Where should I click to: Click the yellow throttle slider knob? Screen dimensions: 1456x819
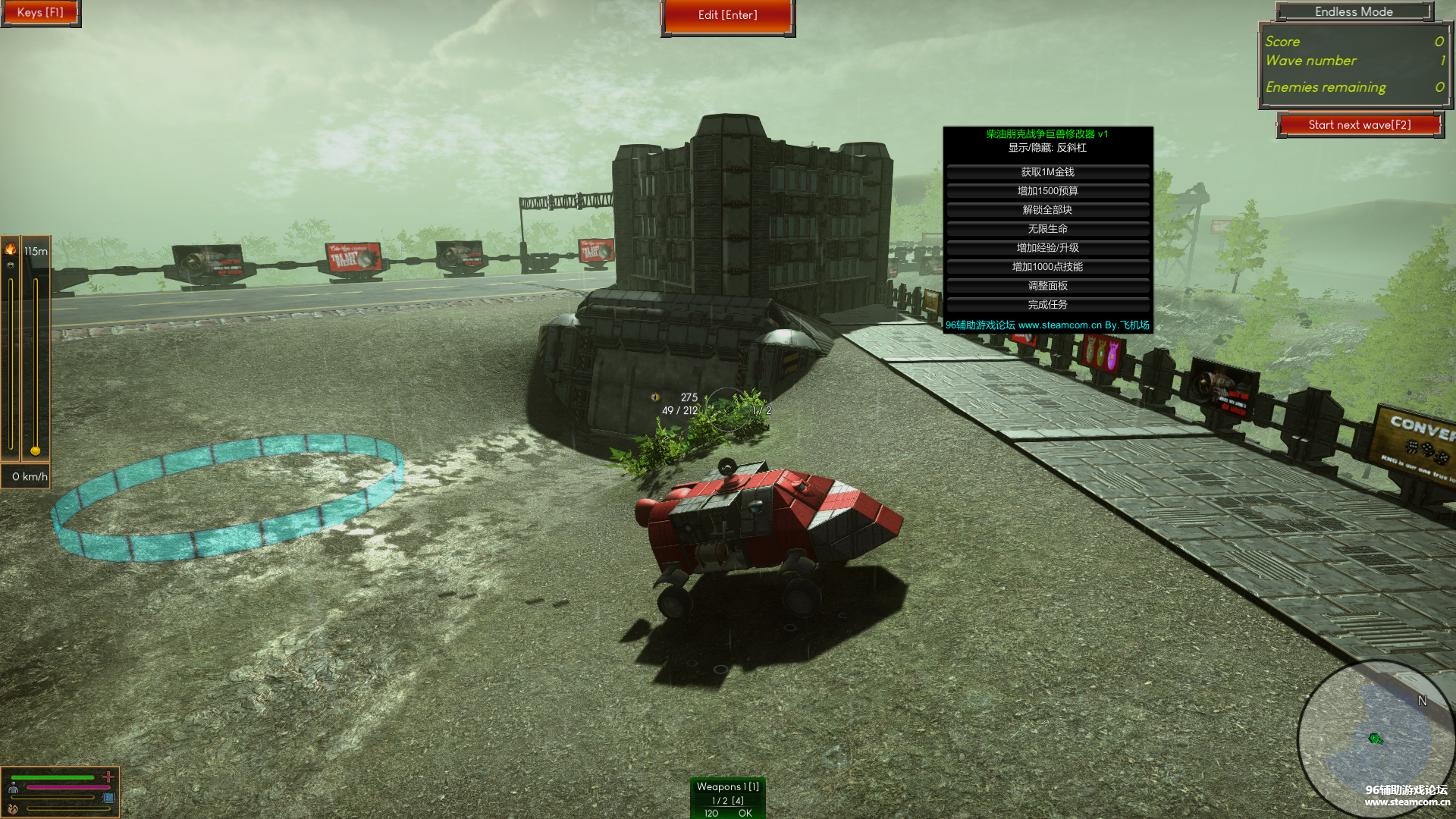tap(36, 451)
